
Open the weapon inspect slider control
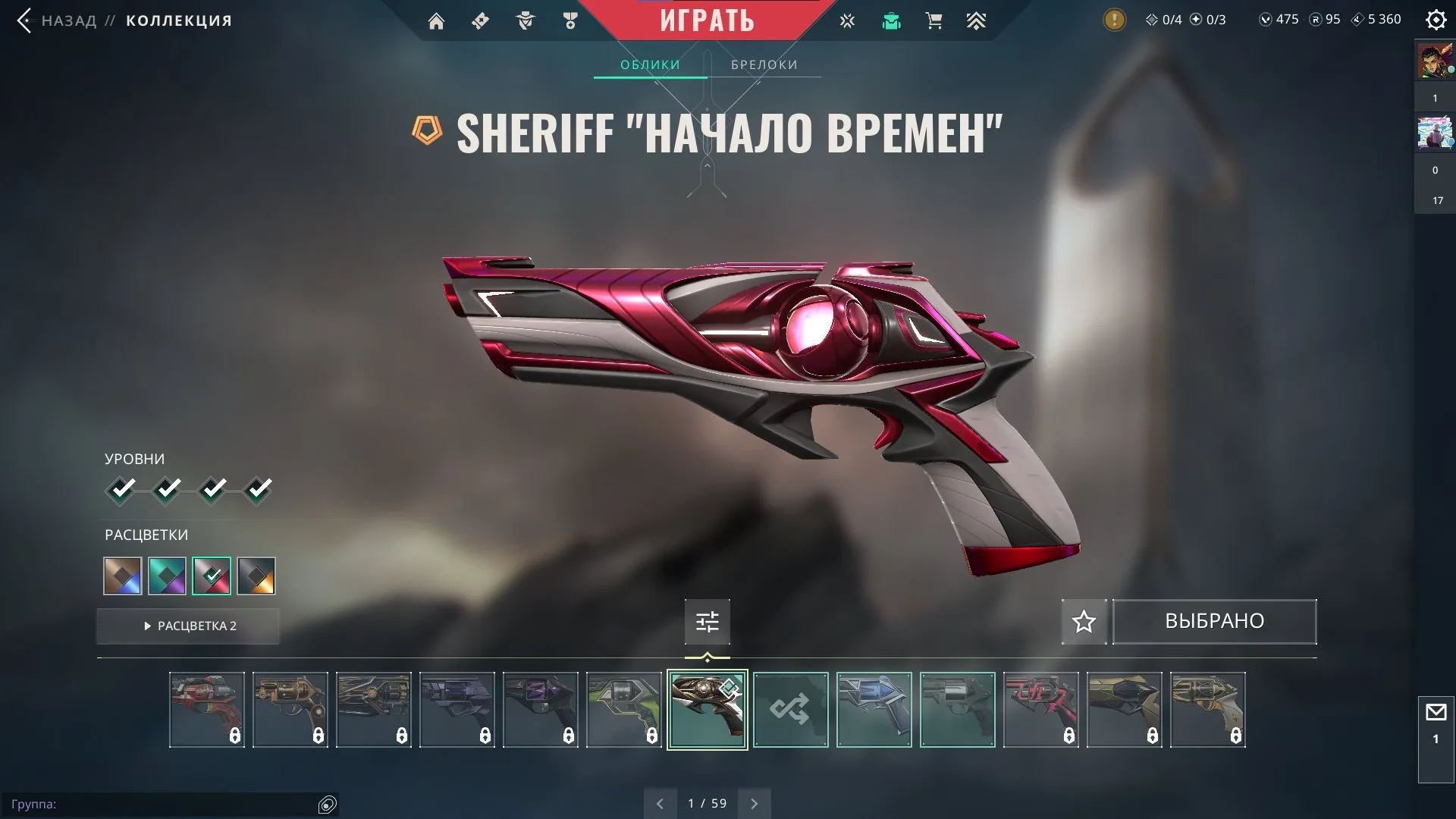pyautogui.click(x=707, y=621)
